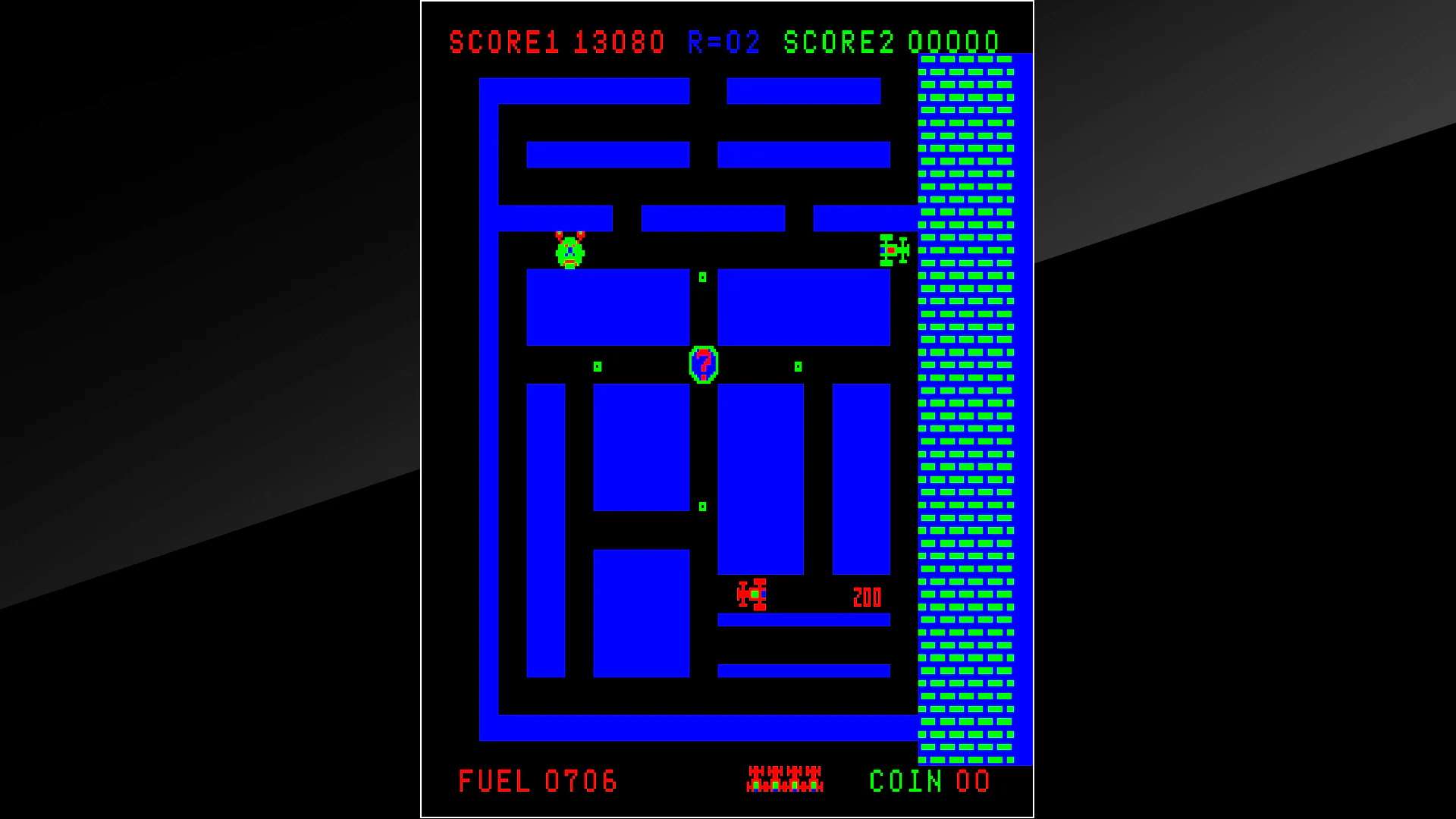Click the FUEL 0706 gauge
Viewport: 1456px width, 819px height.
[x=538, y=780]
